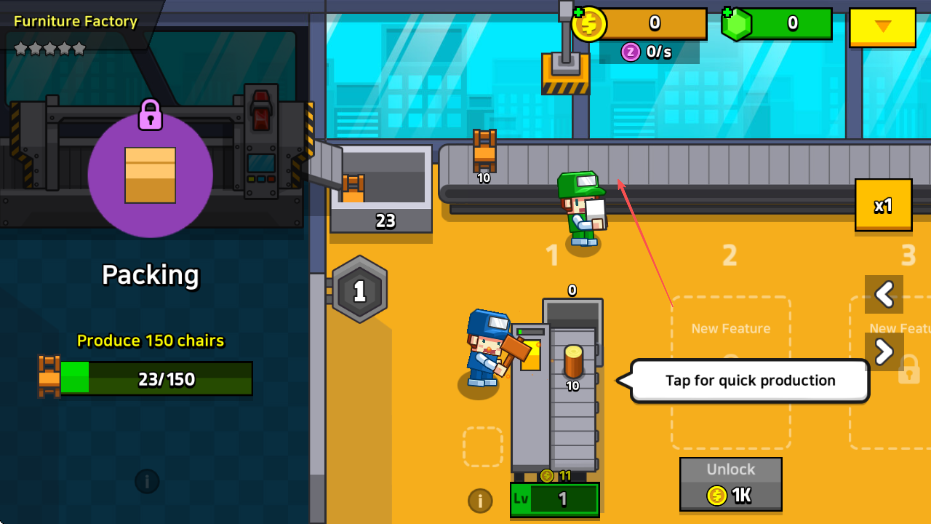Go to next factory area with right arrow

click(x=884, y=351)
